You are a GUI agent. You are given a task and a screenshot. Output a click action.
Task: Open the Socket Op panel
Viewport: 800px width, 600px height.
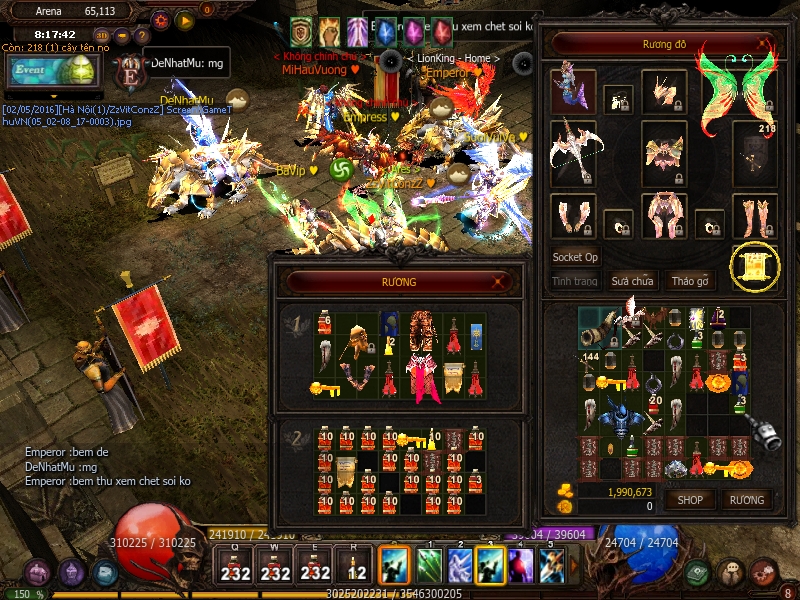[x=575, y=257]
